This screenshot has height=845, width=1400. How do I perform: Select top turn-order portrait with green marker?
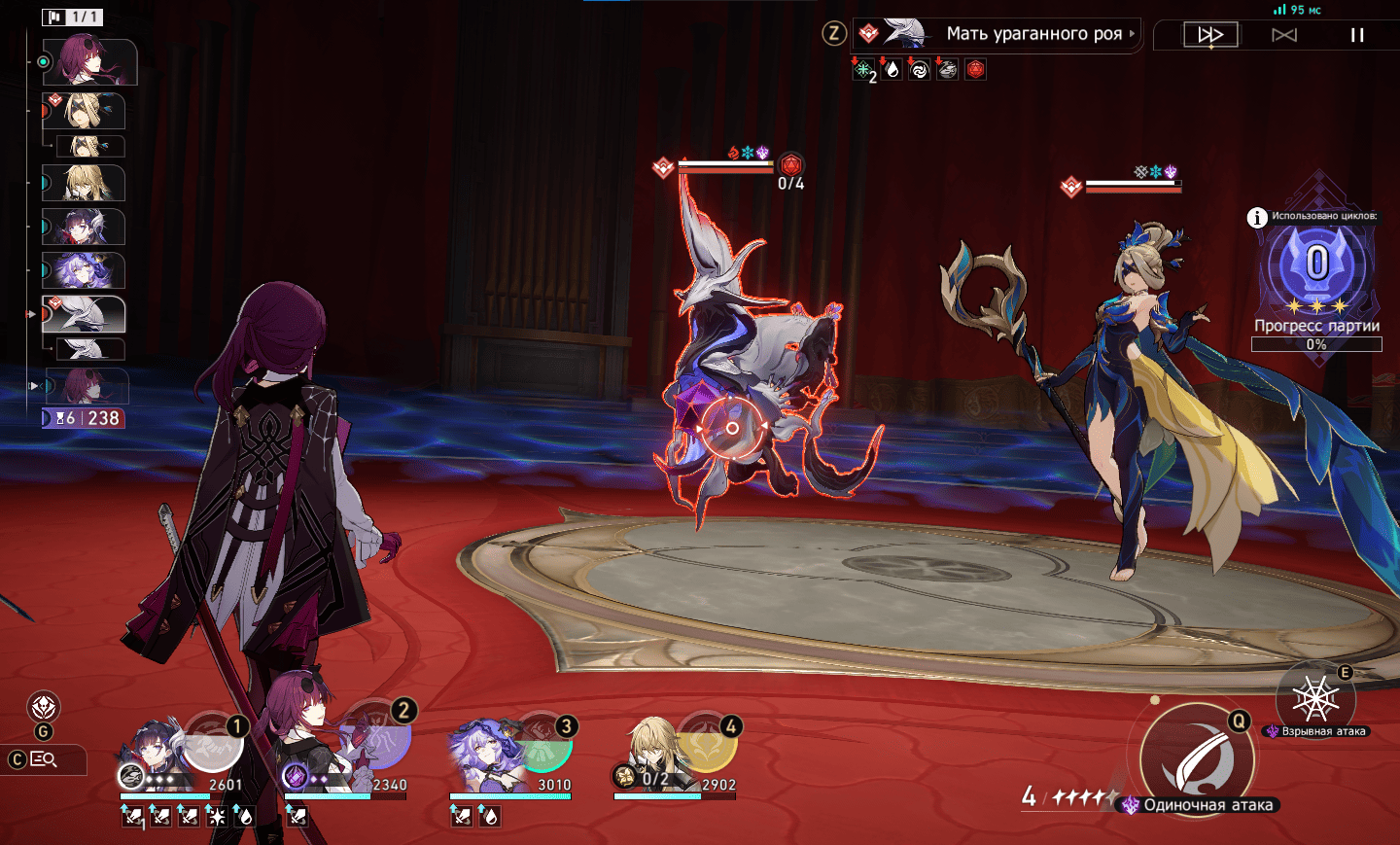point(96,61)
